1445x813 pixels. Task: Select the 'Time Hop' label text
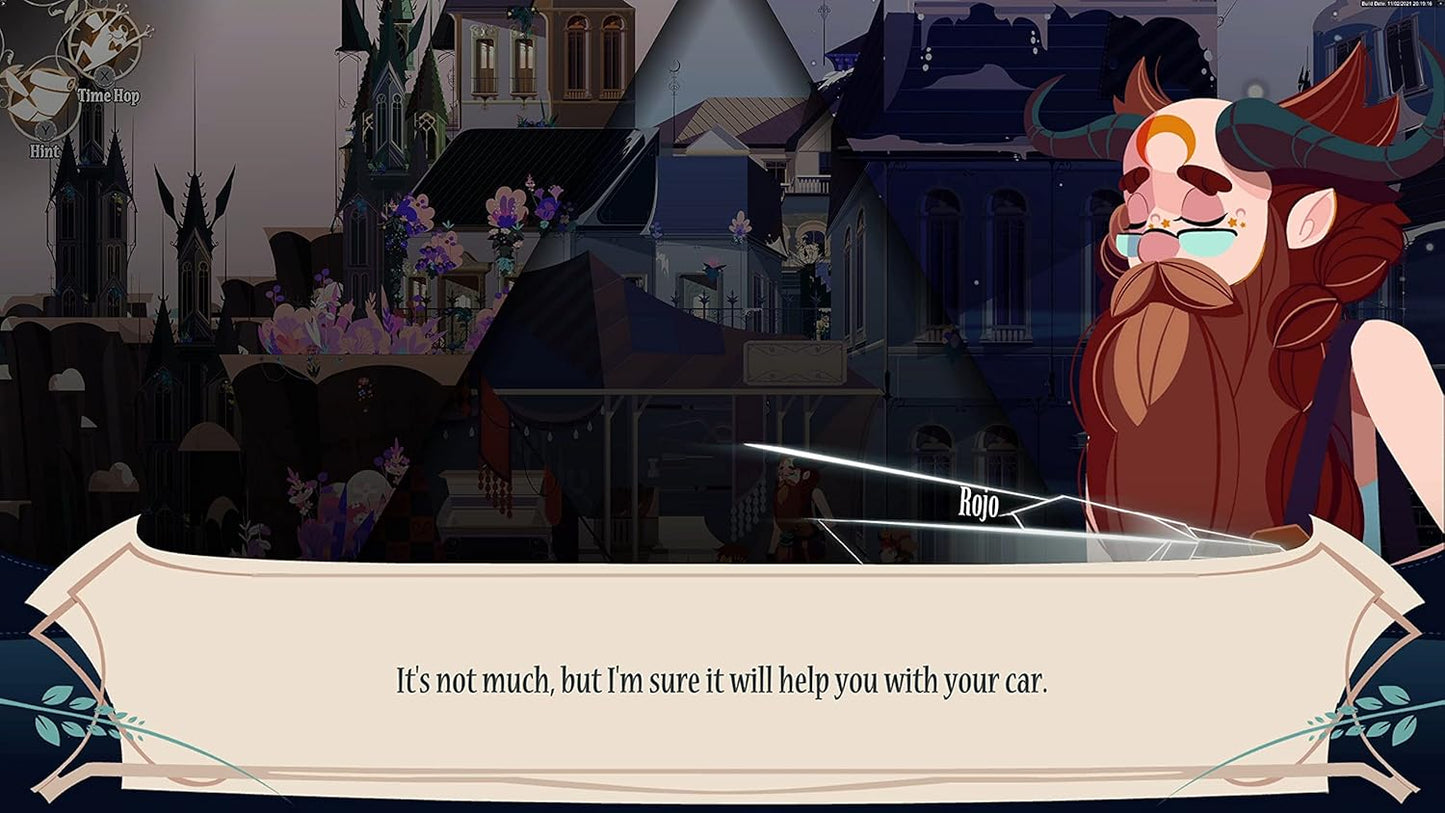click(110, 97)
